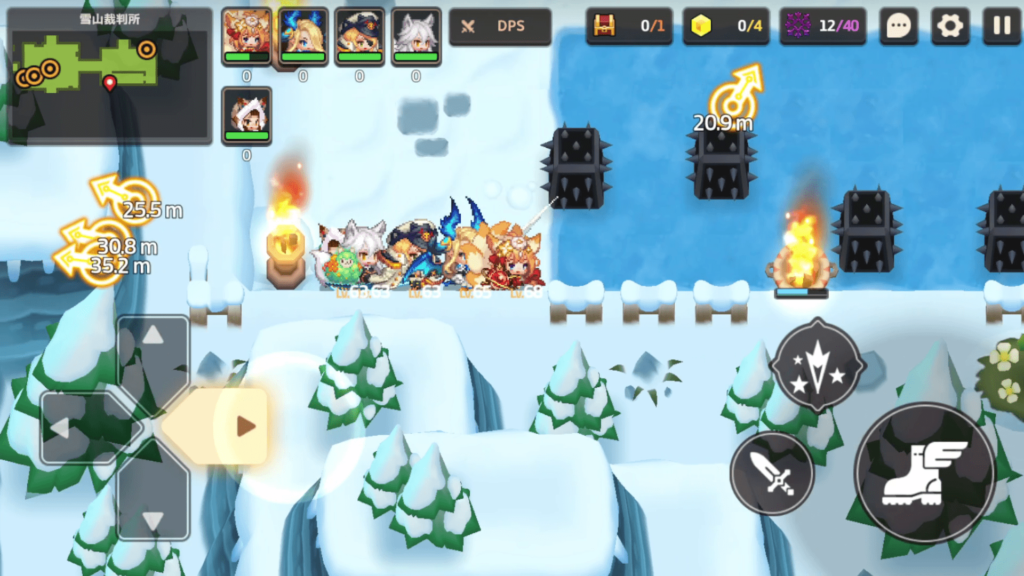Select the blonde hero portrait with blue aura
The height and width of the screenshot is (576, 1024).
[x=303, y=36]
